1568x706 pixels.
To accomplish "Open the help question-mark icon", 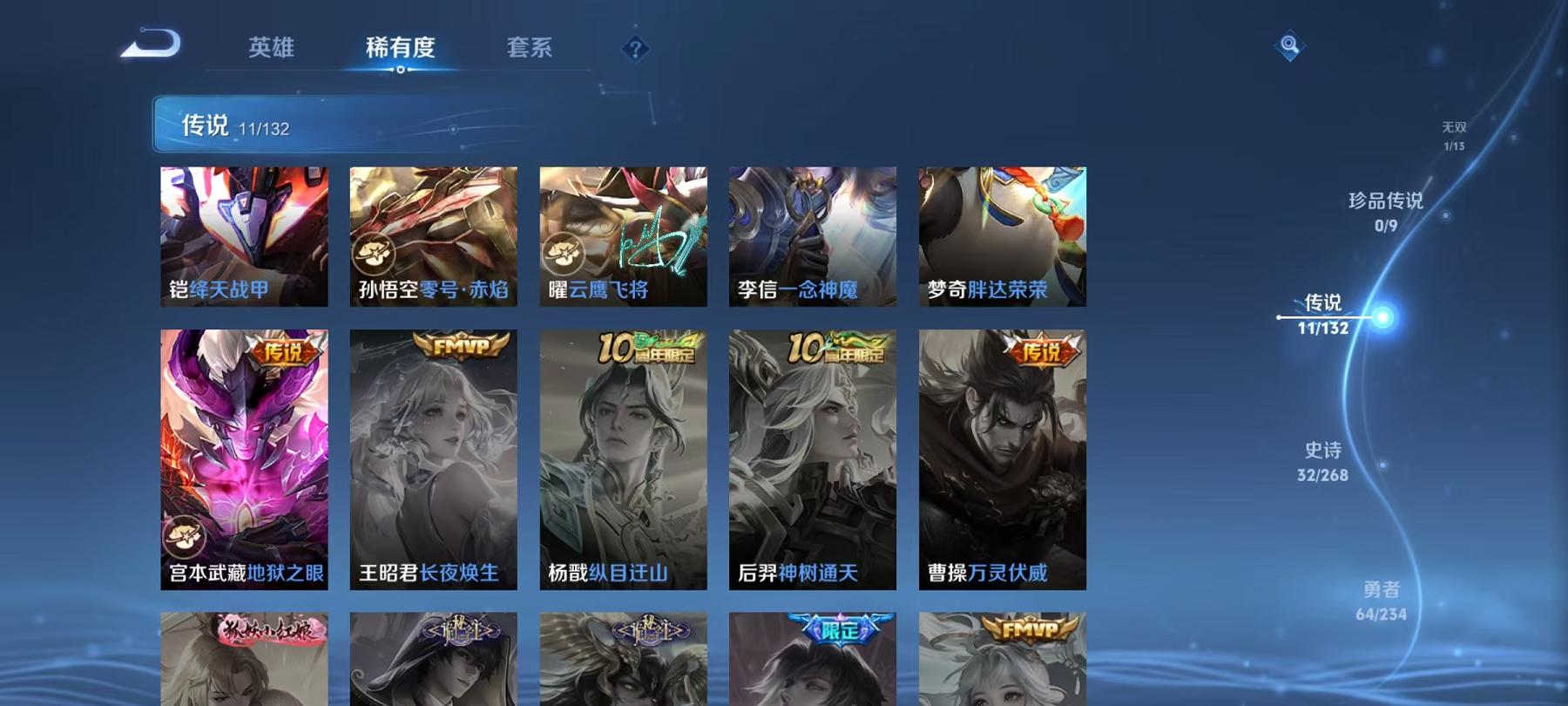I will point(635,50).
